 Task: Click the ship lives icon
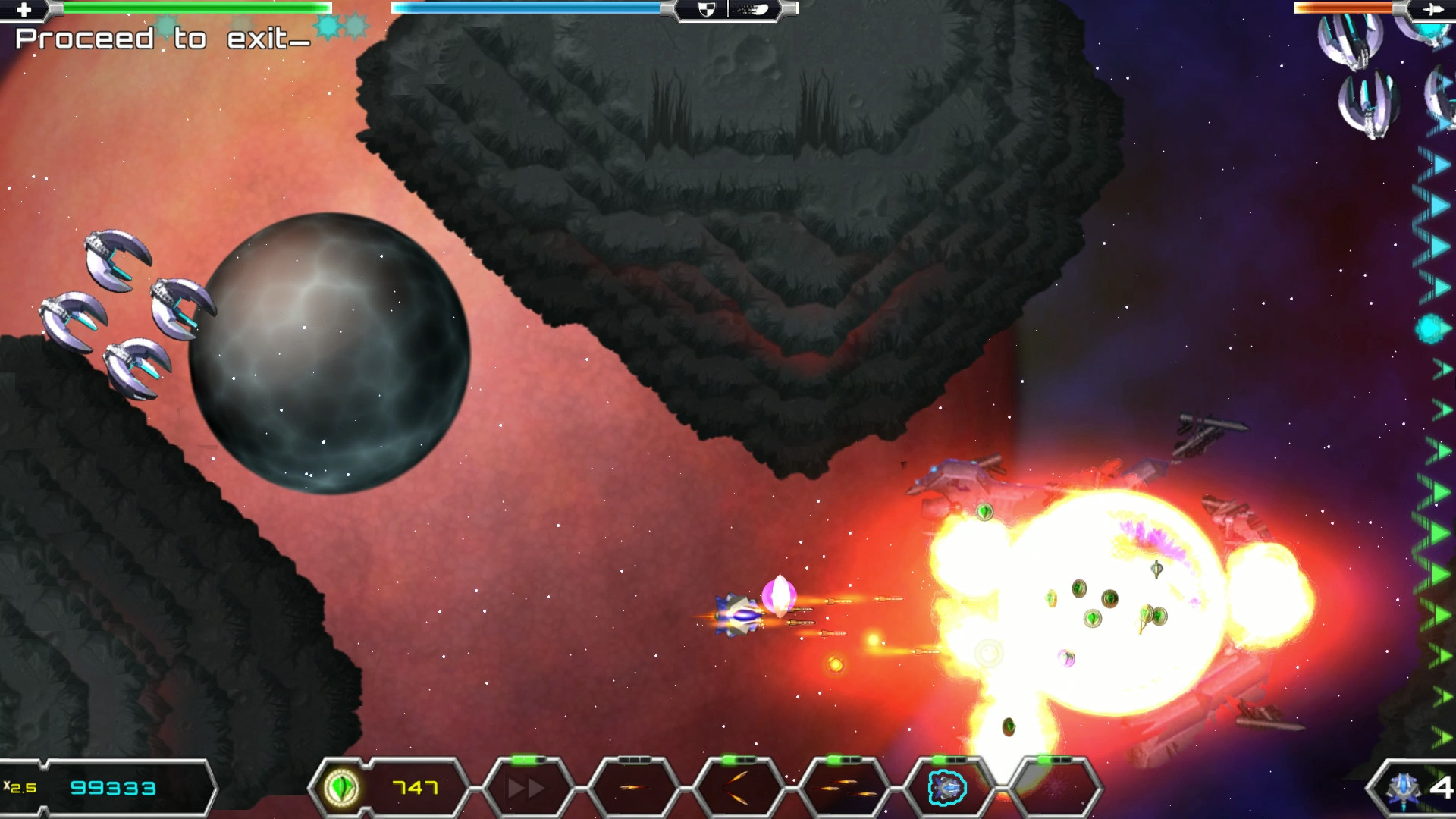1403,789
